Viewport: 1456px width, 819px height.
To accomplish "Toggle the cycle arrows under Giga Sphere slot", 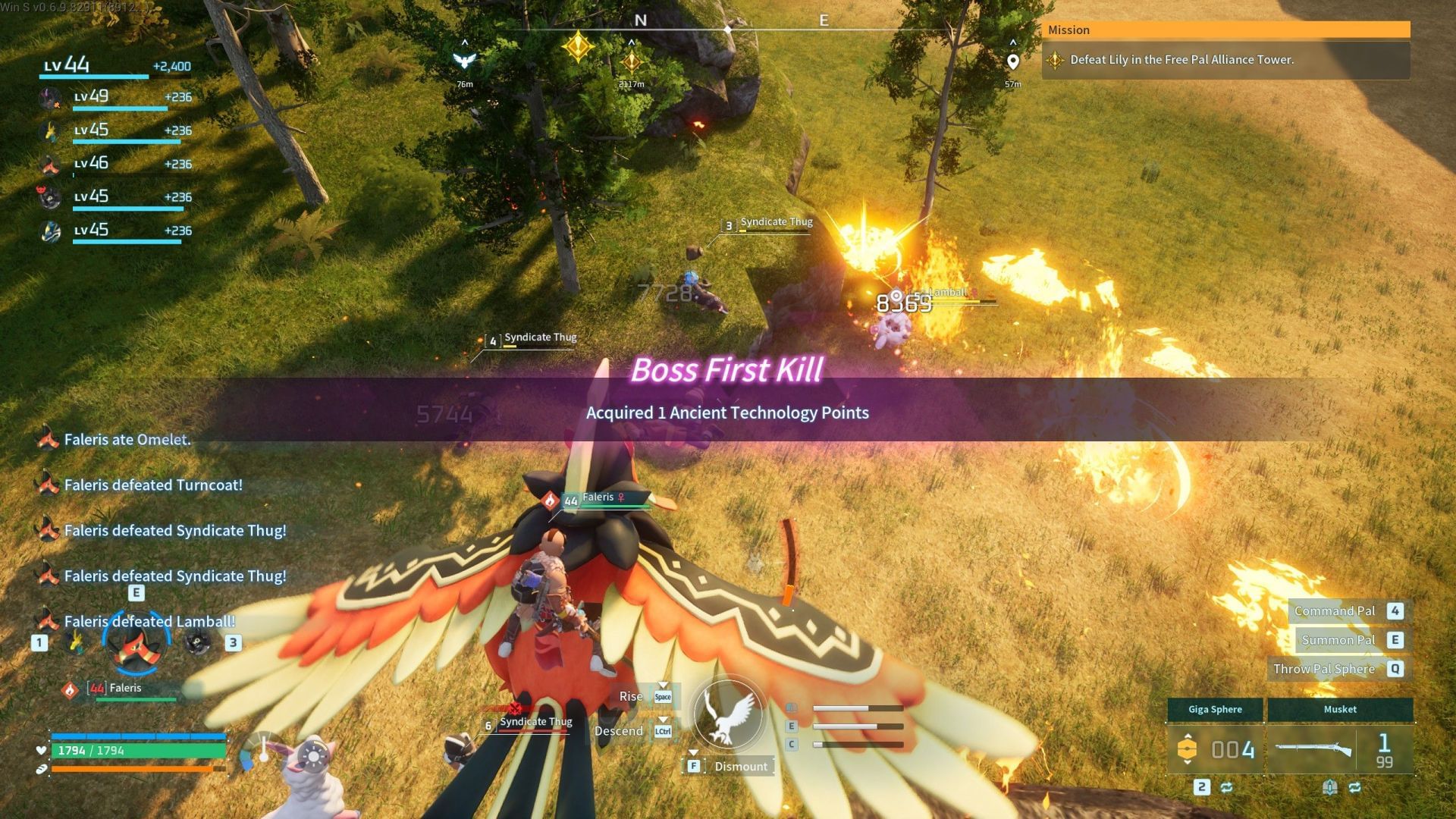I will pyautogui.click(x=1226, y=789).
